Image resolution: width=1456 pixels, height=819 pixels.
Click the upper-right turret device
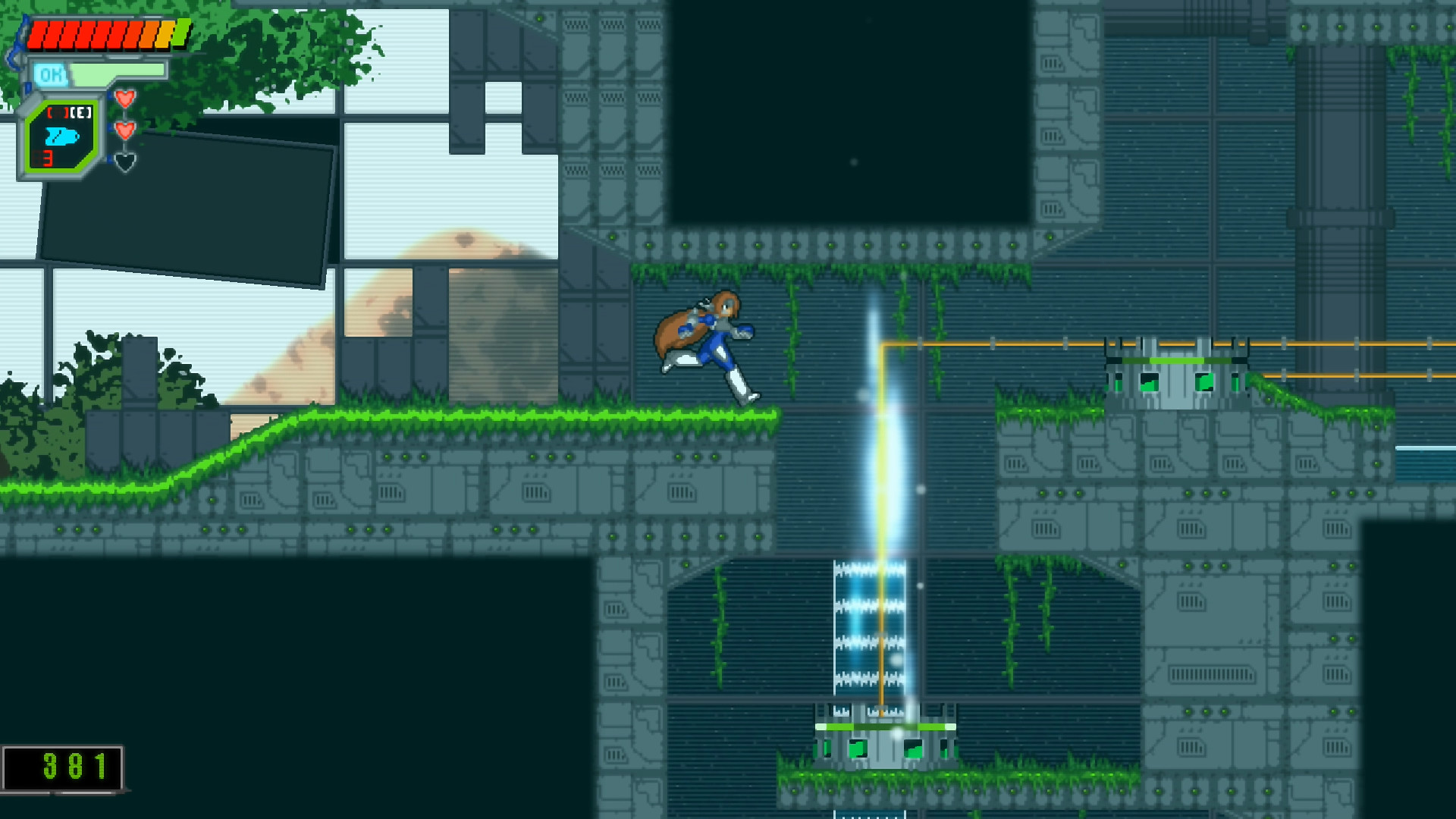coord(1175,372)
